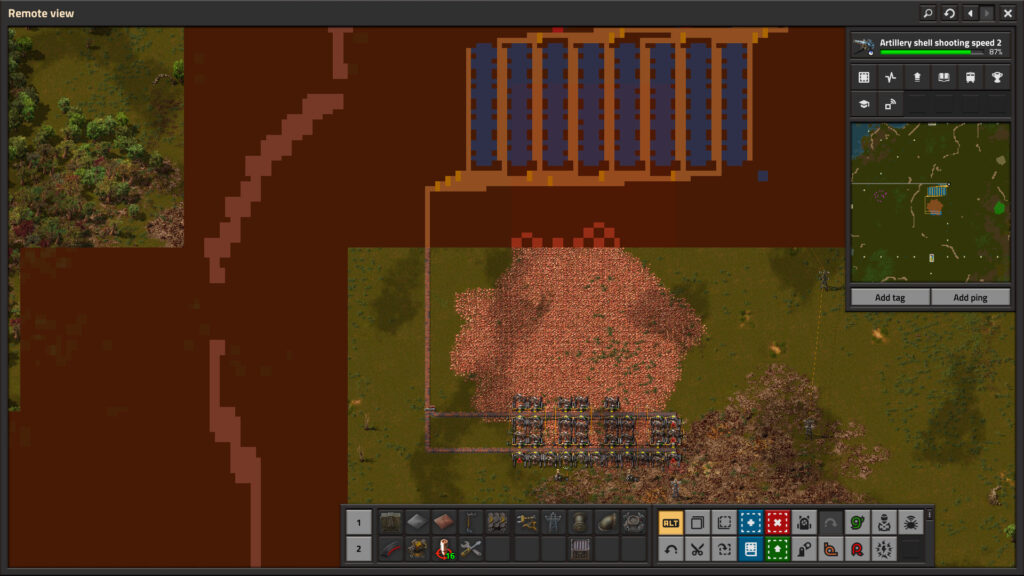Toggle the ALT info mode button
The height and width of the screenshot is (576, 1024).
[671, 522]
